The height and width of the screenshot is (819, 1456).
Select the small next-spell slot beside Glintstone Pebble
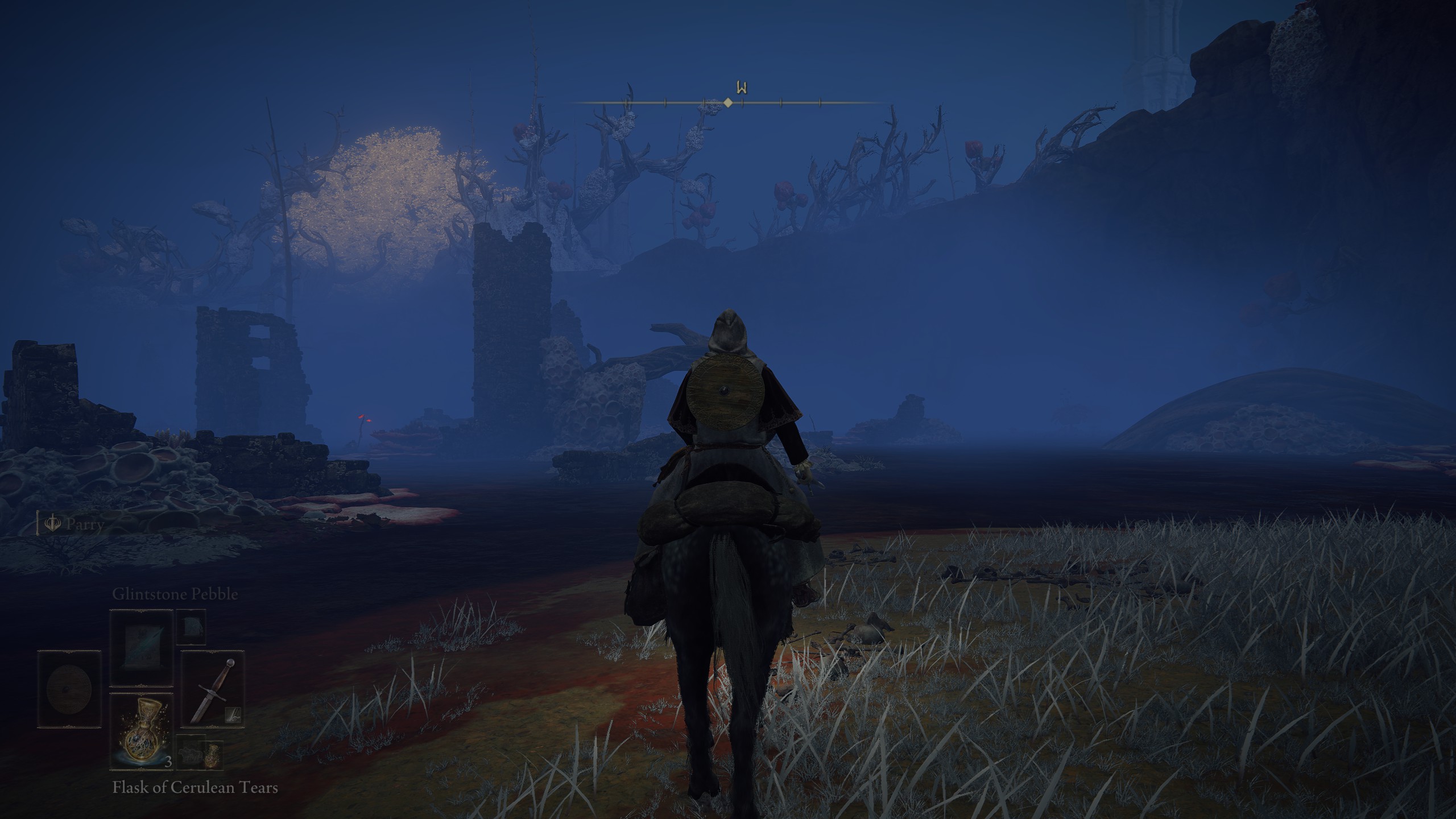coord(191,627)
